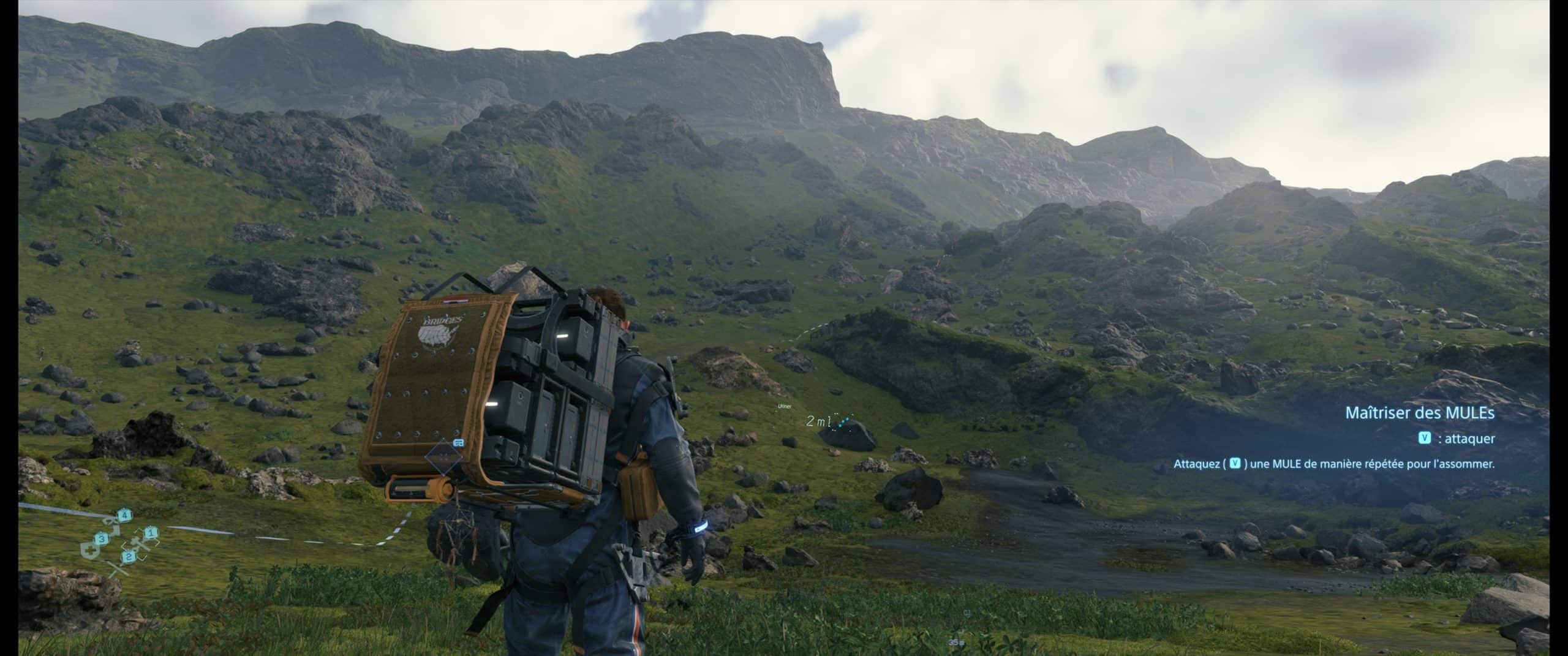Click the diamond cargo marker on the backpack

443,458
